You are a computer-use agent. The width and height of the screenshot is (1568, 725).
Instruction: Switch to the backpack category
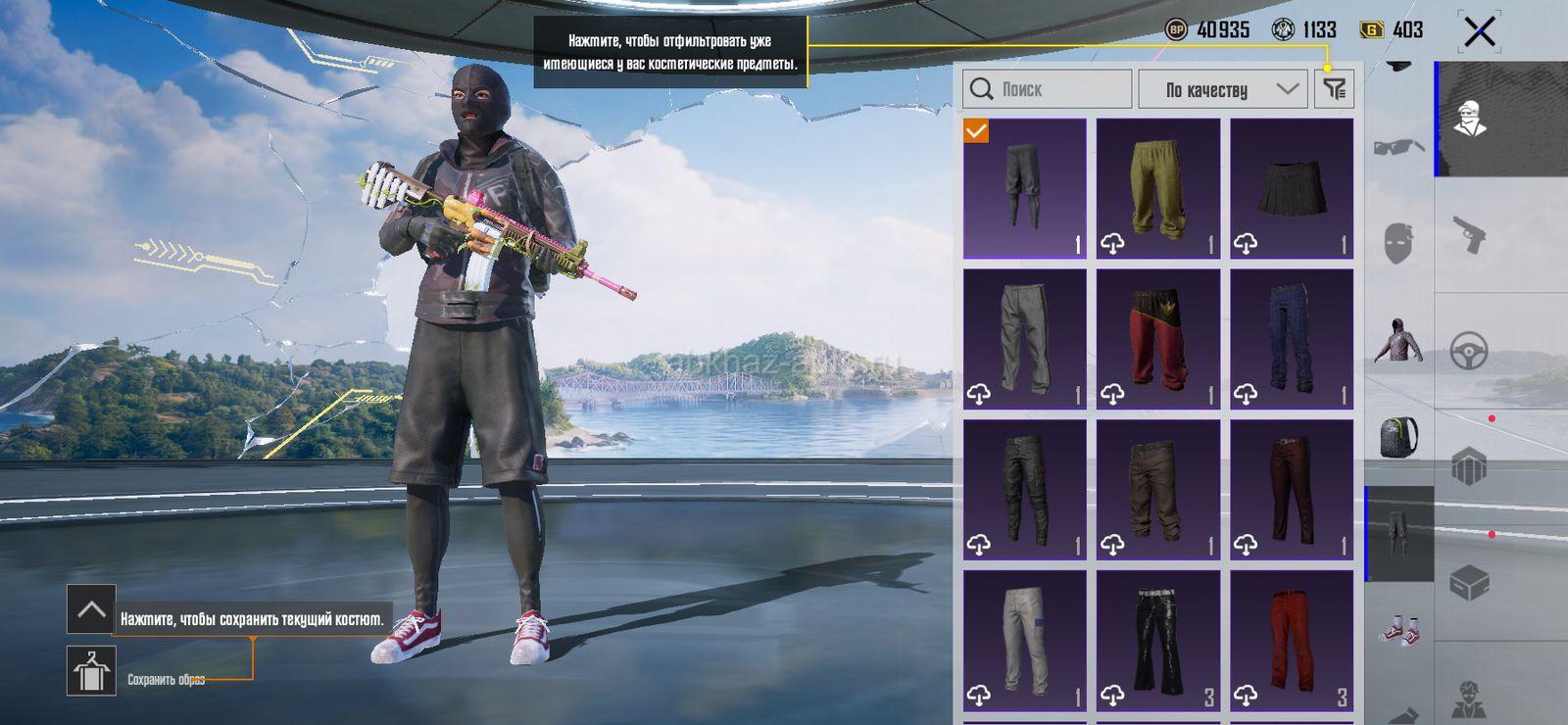[1398, 436]
